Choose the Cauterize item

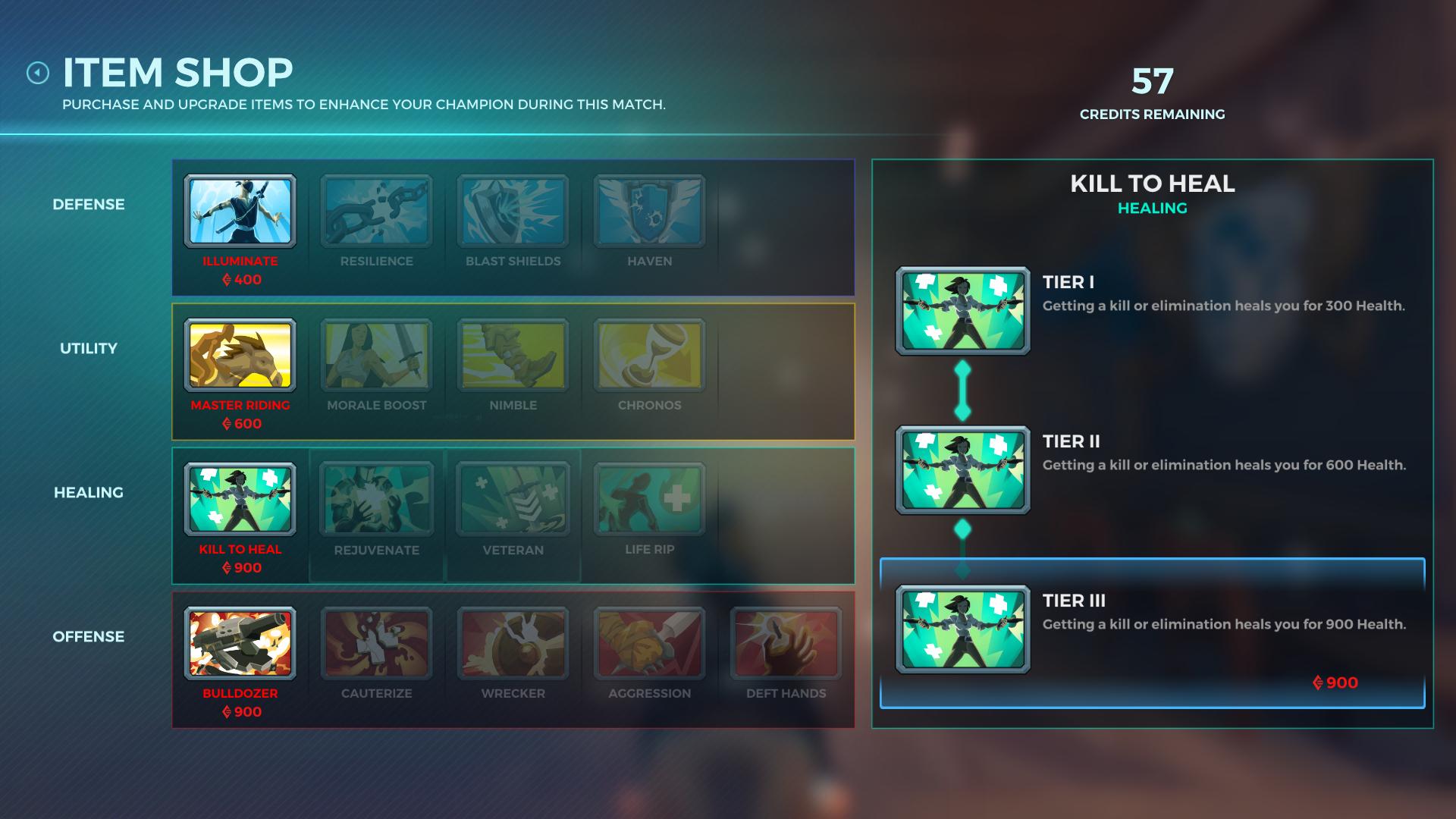376,644
